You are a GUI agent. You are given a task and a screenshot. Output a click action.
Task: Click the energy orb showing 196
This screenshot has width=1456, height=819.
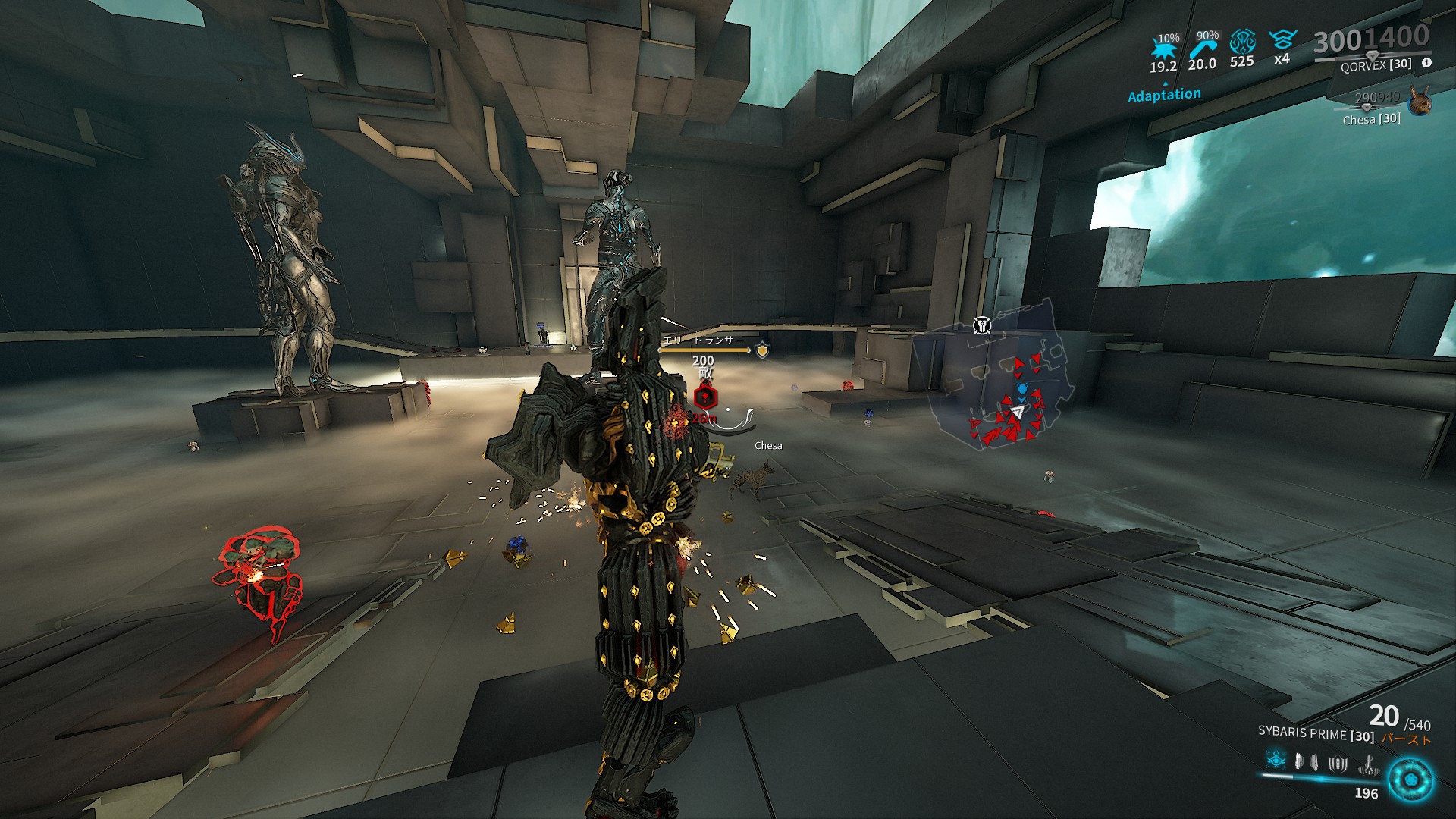point(1410,781)
